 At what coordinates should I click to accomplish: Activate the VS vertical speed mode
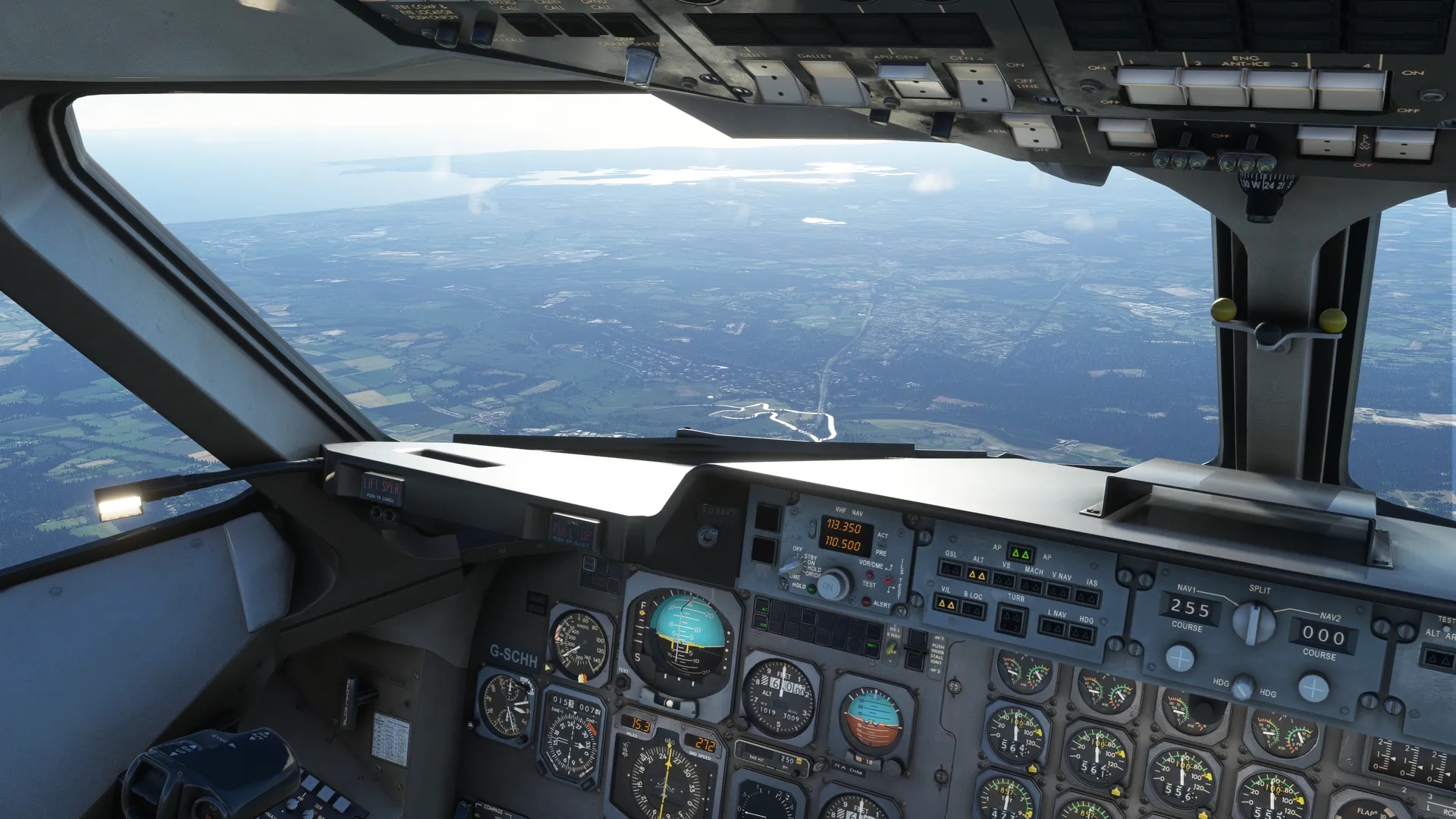(1004, 581)
